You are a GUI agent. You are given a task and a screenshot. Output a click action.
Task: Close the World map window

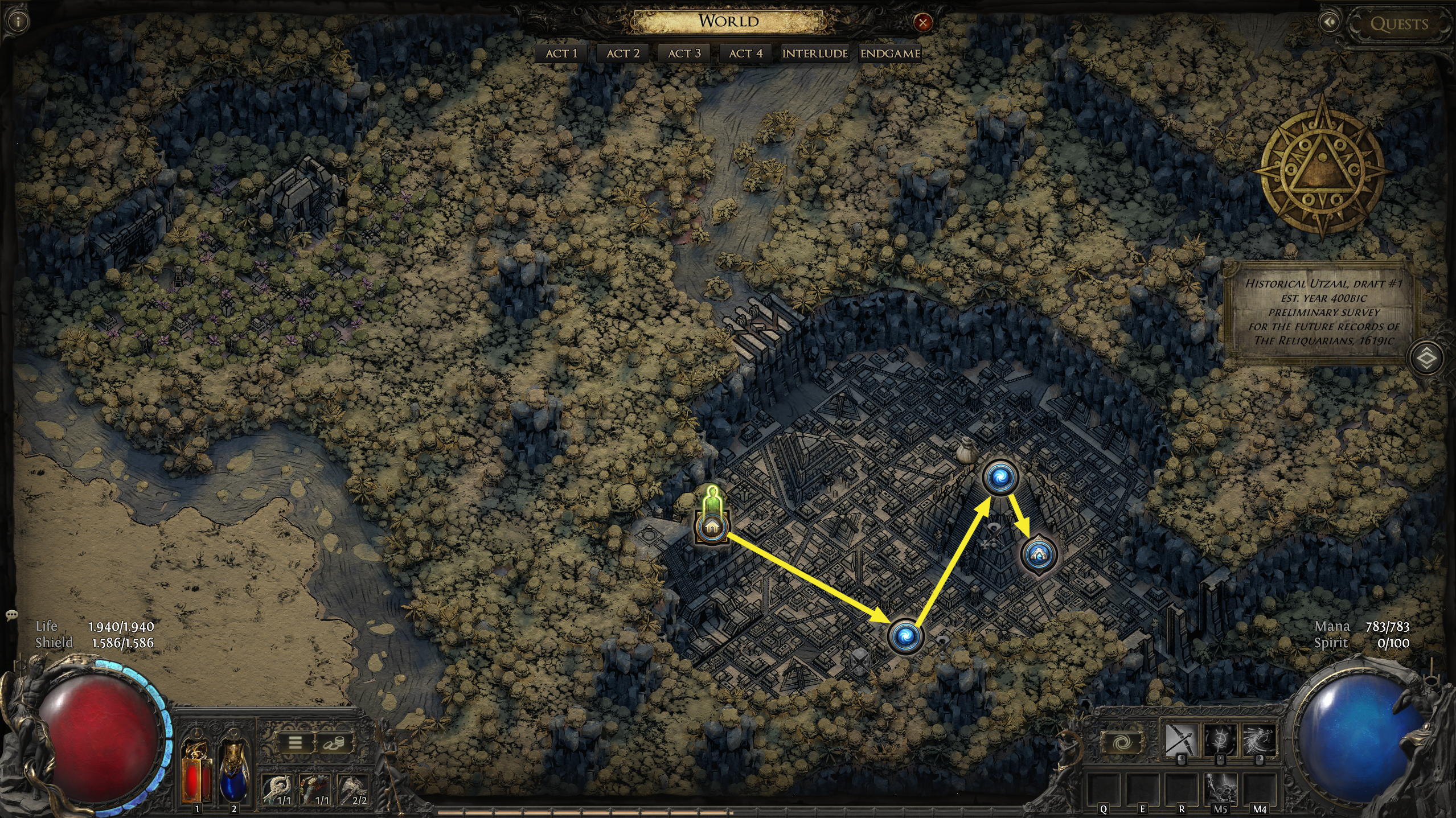tap(922, 23)
